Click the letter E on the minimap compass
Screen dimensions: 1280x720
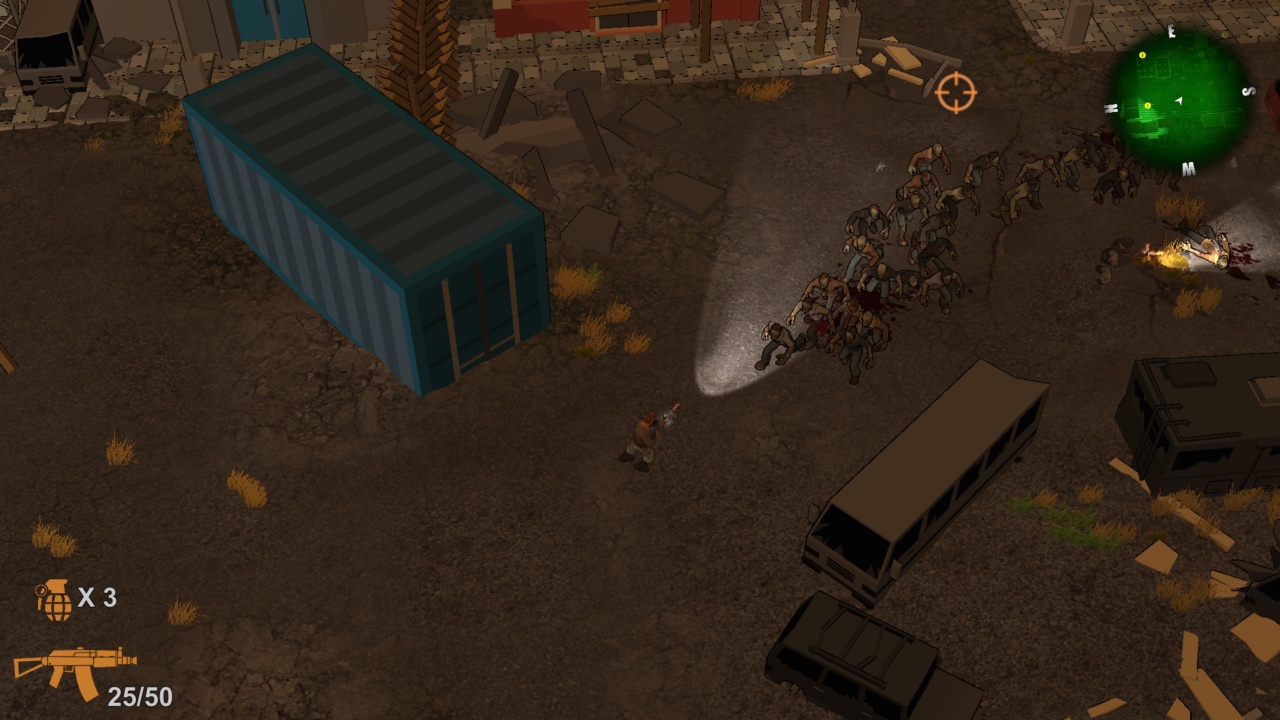(x=1171, y=30)
